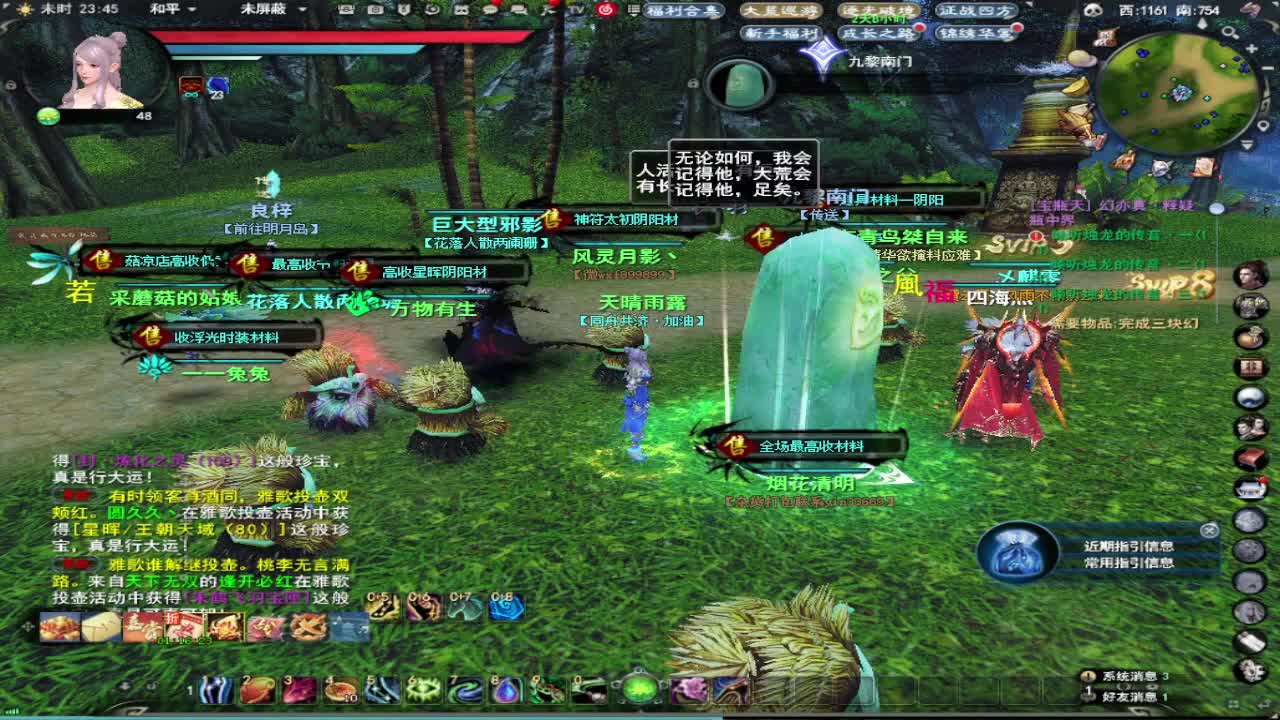This screenshot has width=1280, height=720.
Task: Switch to the 成长之路 tab
Action: click(877, 33)
